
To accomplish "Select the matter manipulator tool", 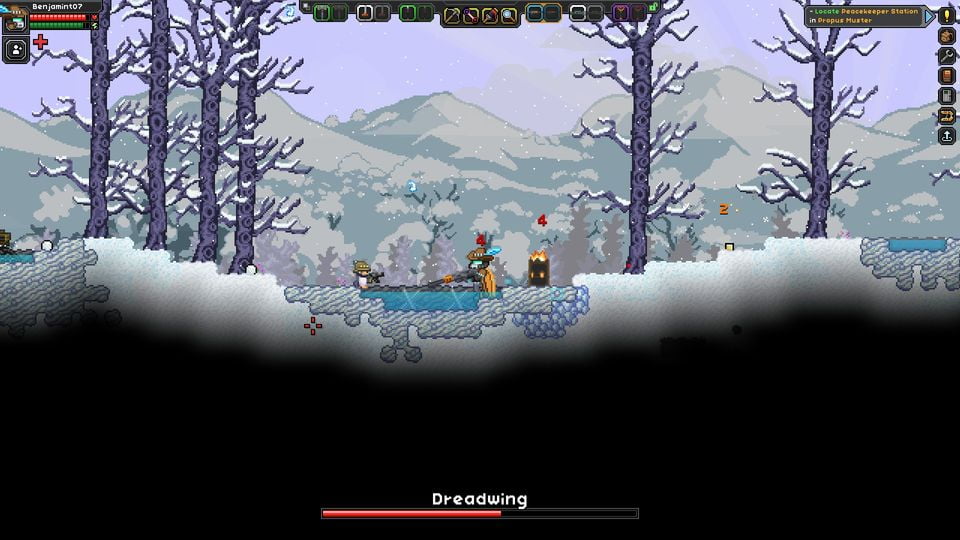I will tap(452, 15).
